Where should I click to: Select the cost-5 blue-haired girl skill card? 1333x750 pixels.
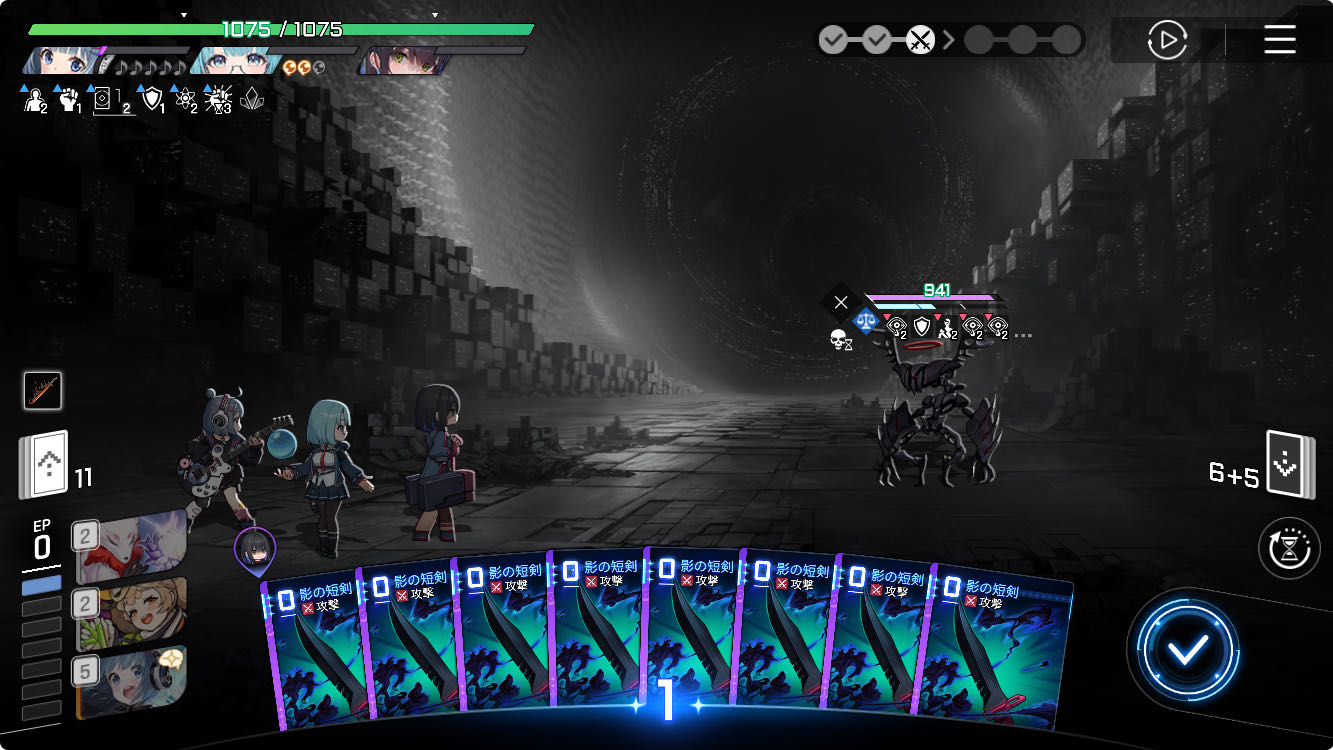(131, 683)
